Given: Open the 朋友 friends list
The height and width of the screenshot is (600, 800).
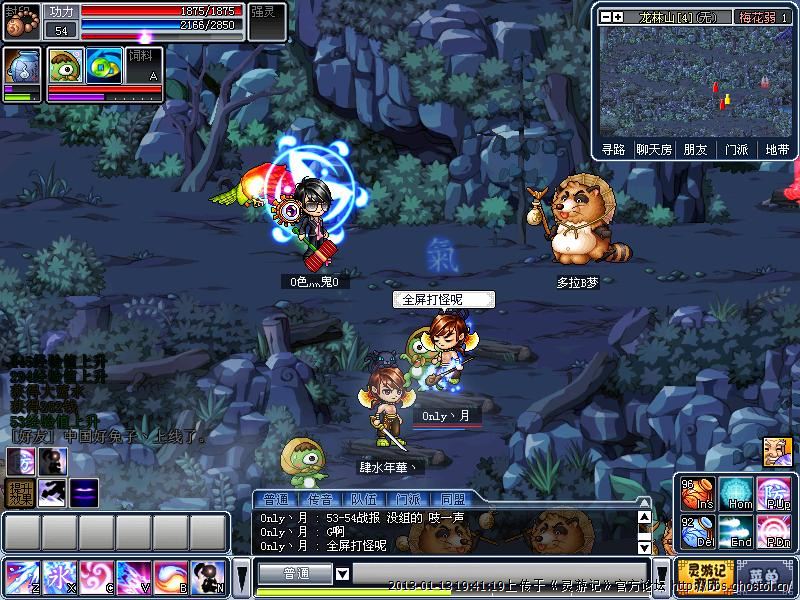Looking at the screenshot, I should point(695,149).
